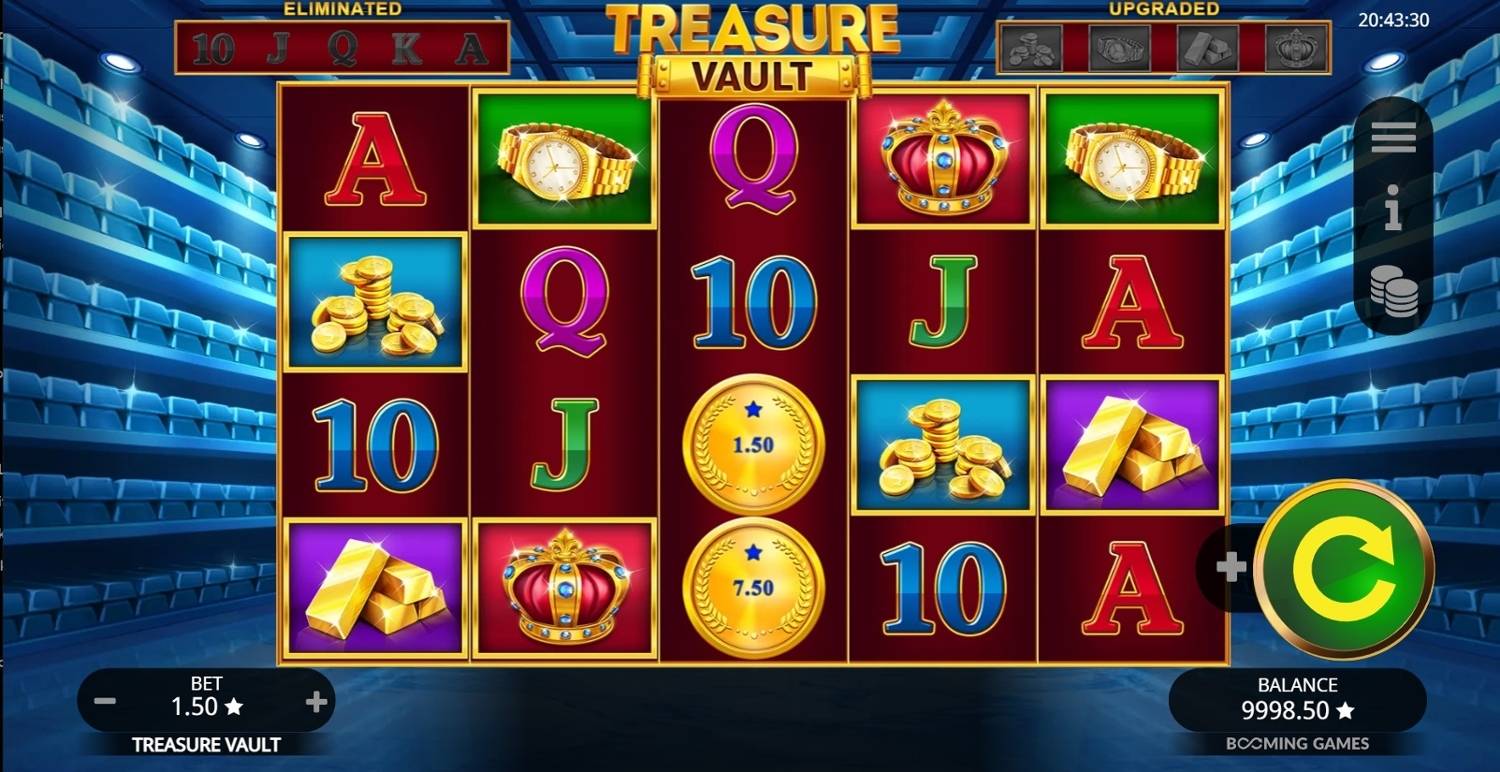Click the gold bars icon under Upgraded
Viewport: 1500px width, 772px height.
tap(1209, 45)
